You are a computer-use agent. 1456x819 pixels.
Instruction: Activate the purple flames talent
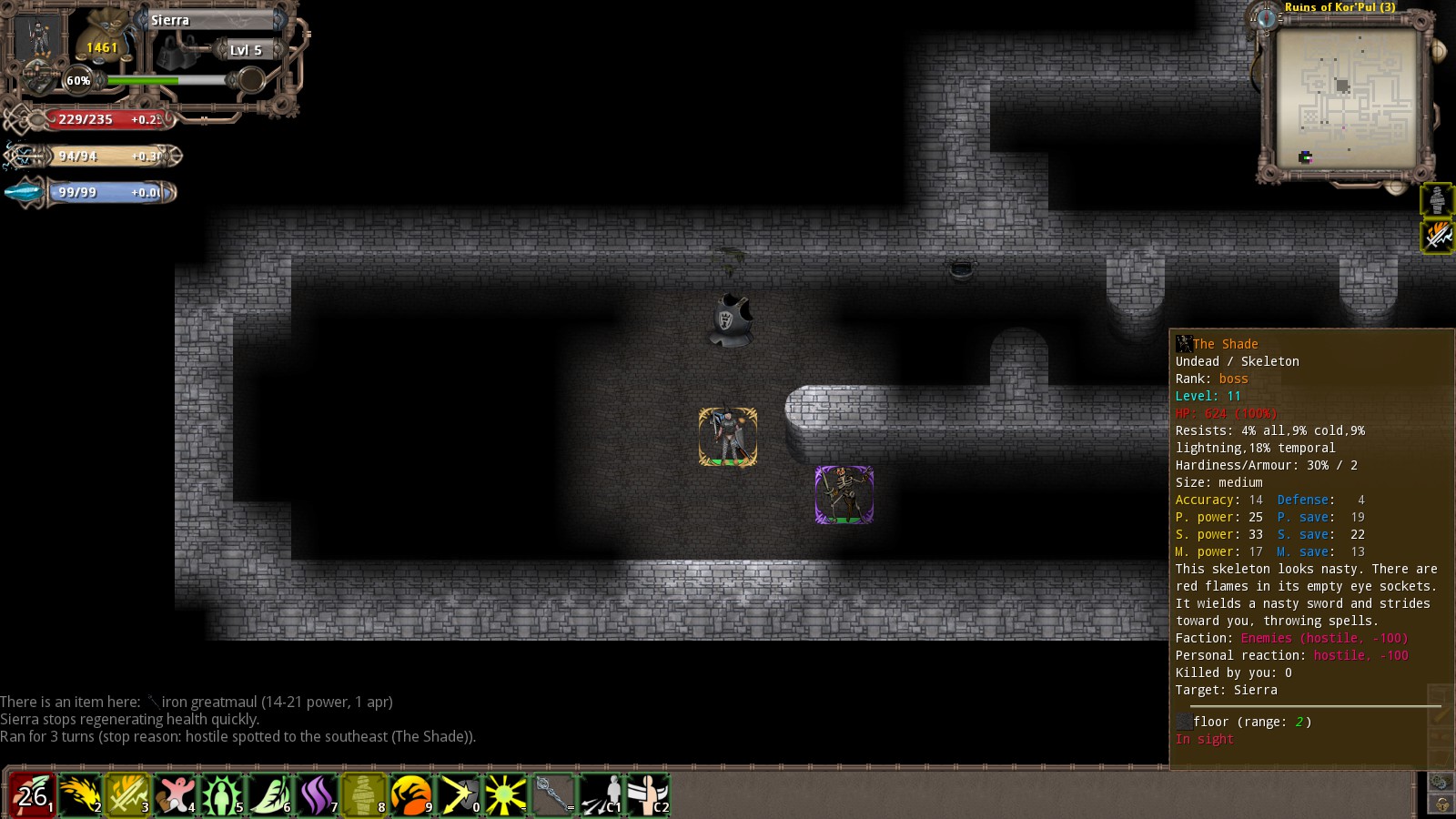[x=317, y=794]
